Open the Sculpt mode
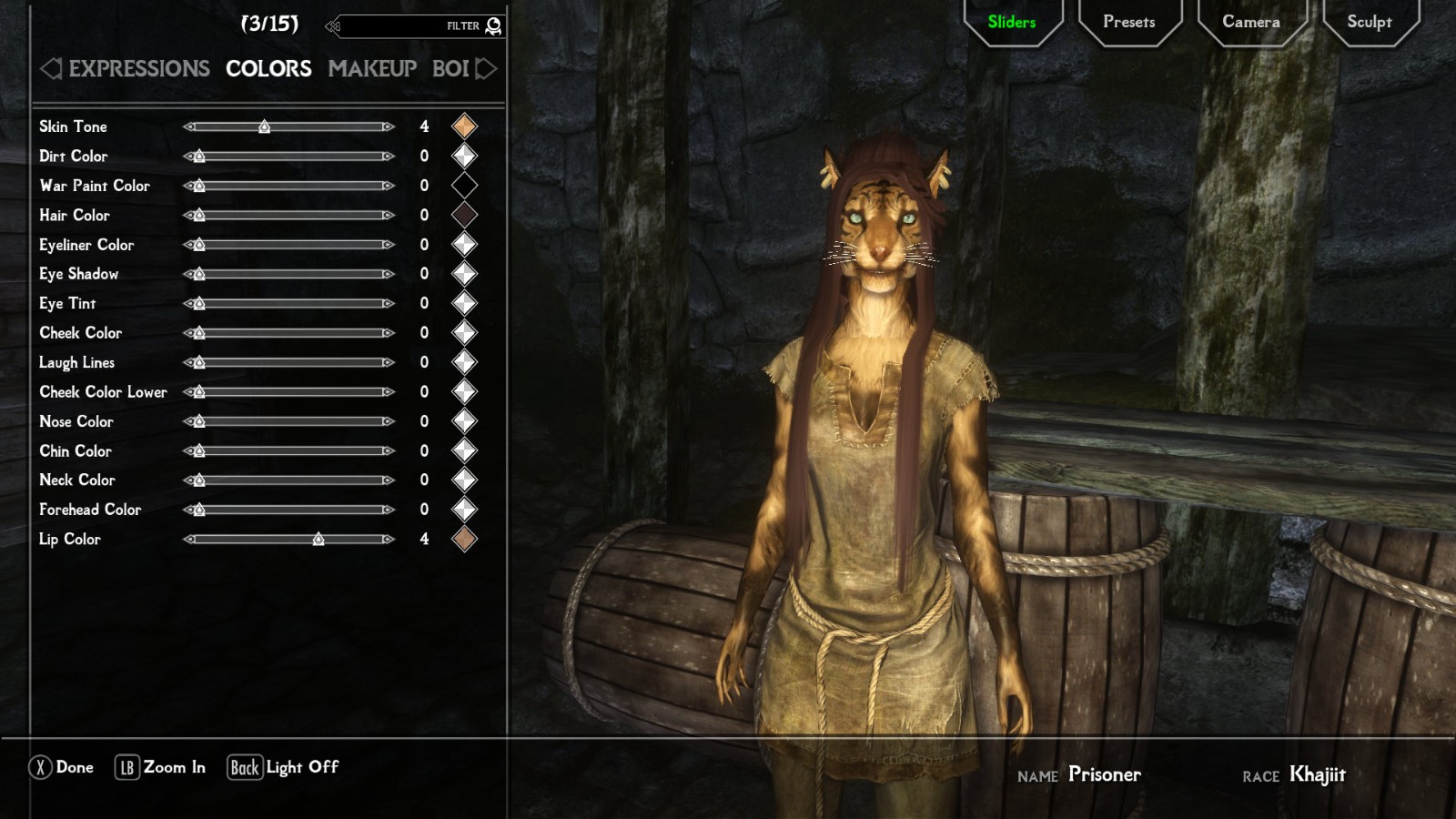 click(x=1369, y=22)
